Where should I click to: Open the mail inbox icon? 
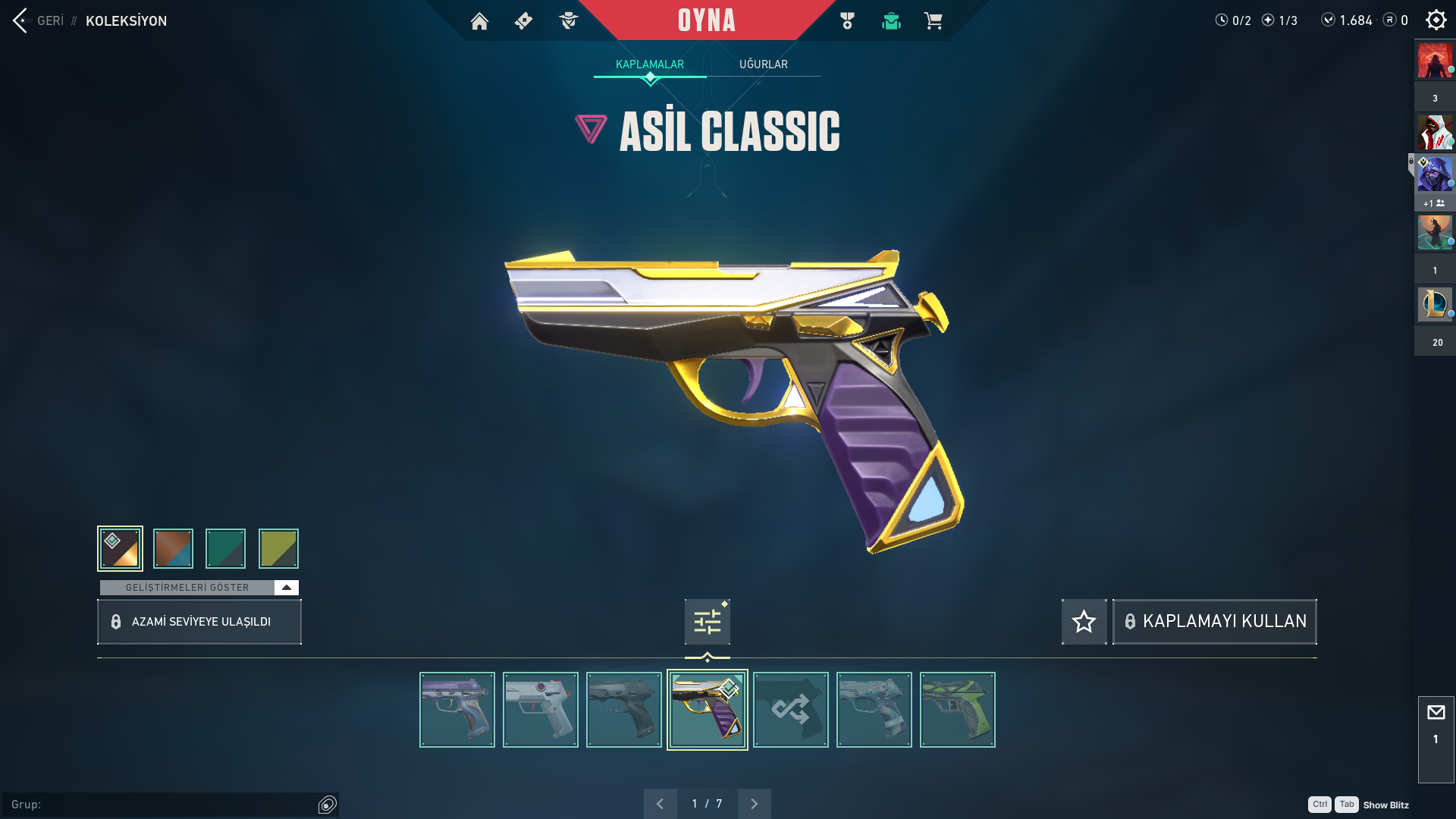[1436, 713]
